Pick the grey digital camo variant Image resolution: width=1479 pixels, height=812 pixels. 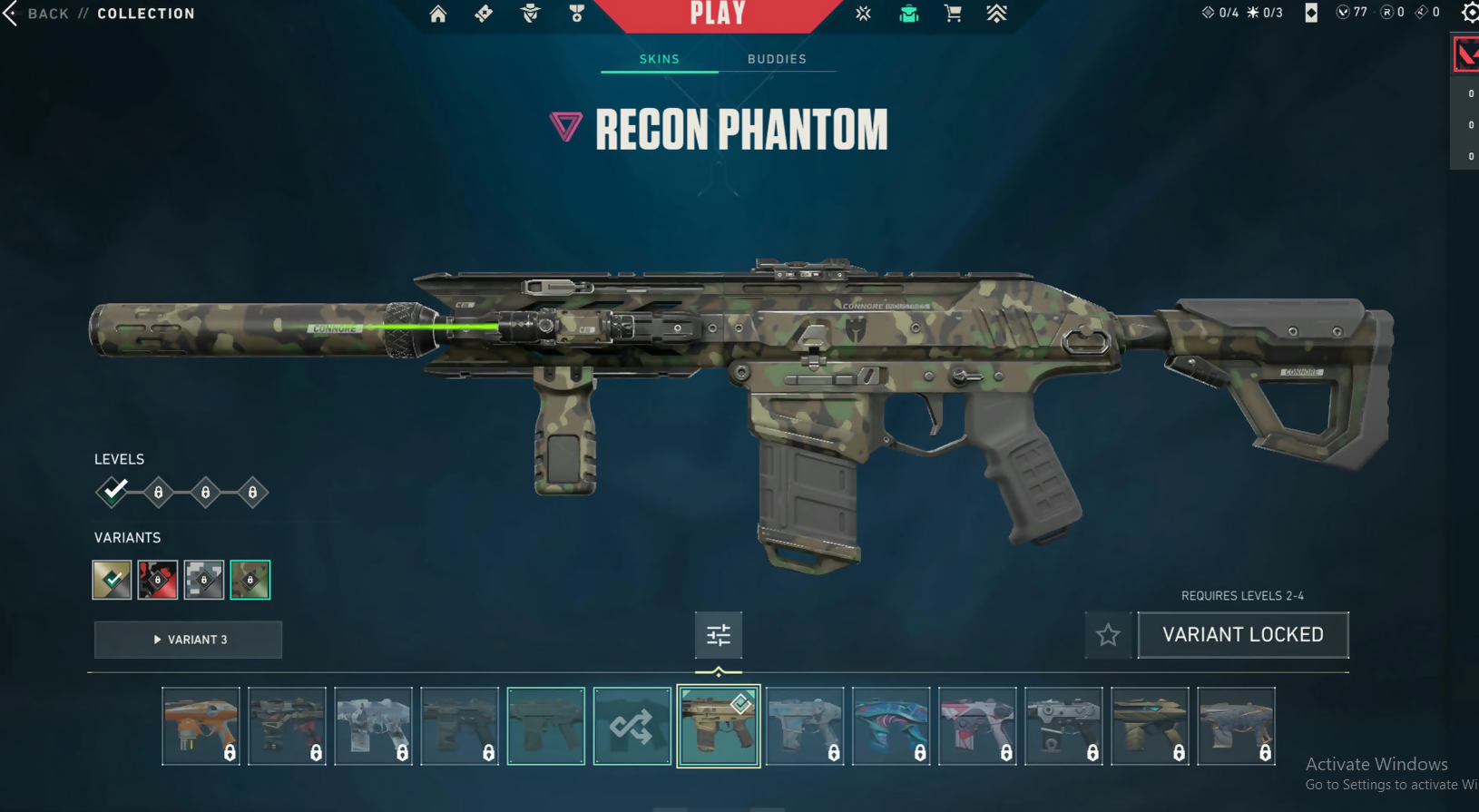click(x=204, y=580)
